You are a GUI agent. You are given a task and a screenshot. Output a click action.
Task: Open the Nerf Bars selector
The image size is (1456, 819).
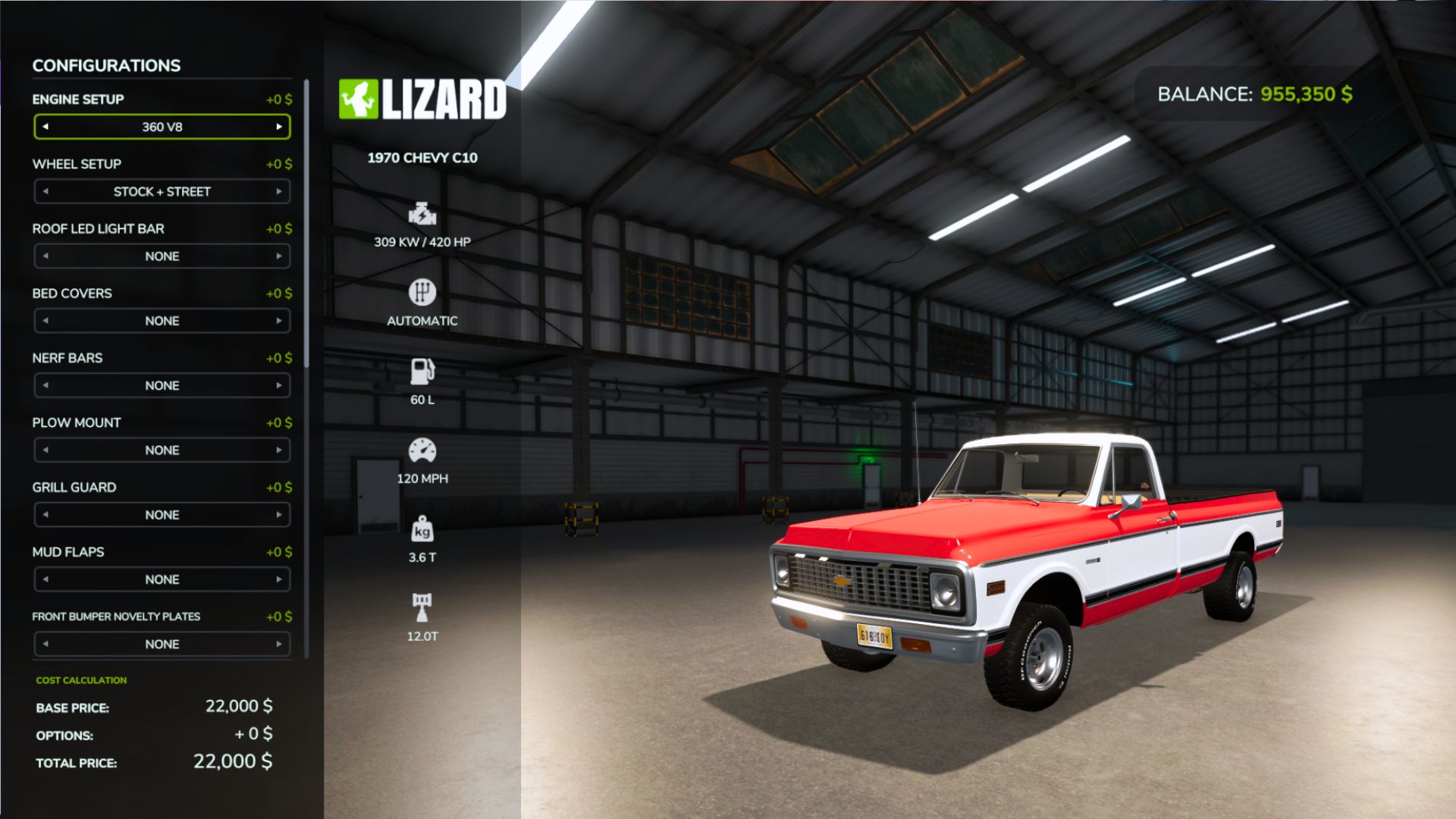pos(162,385)
